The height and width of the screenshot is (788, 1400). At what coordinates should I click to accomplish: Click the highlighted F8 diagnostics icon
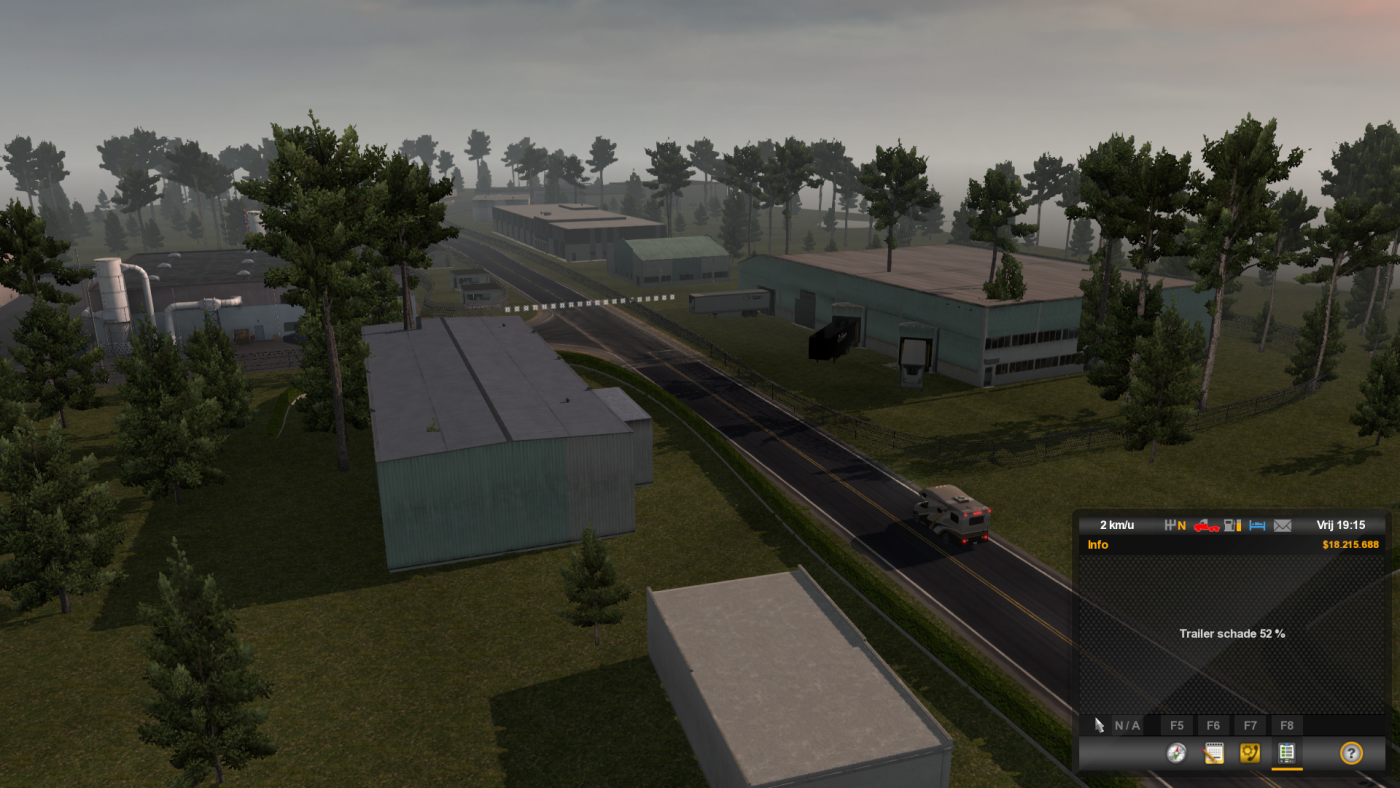[1286, 753]
